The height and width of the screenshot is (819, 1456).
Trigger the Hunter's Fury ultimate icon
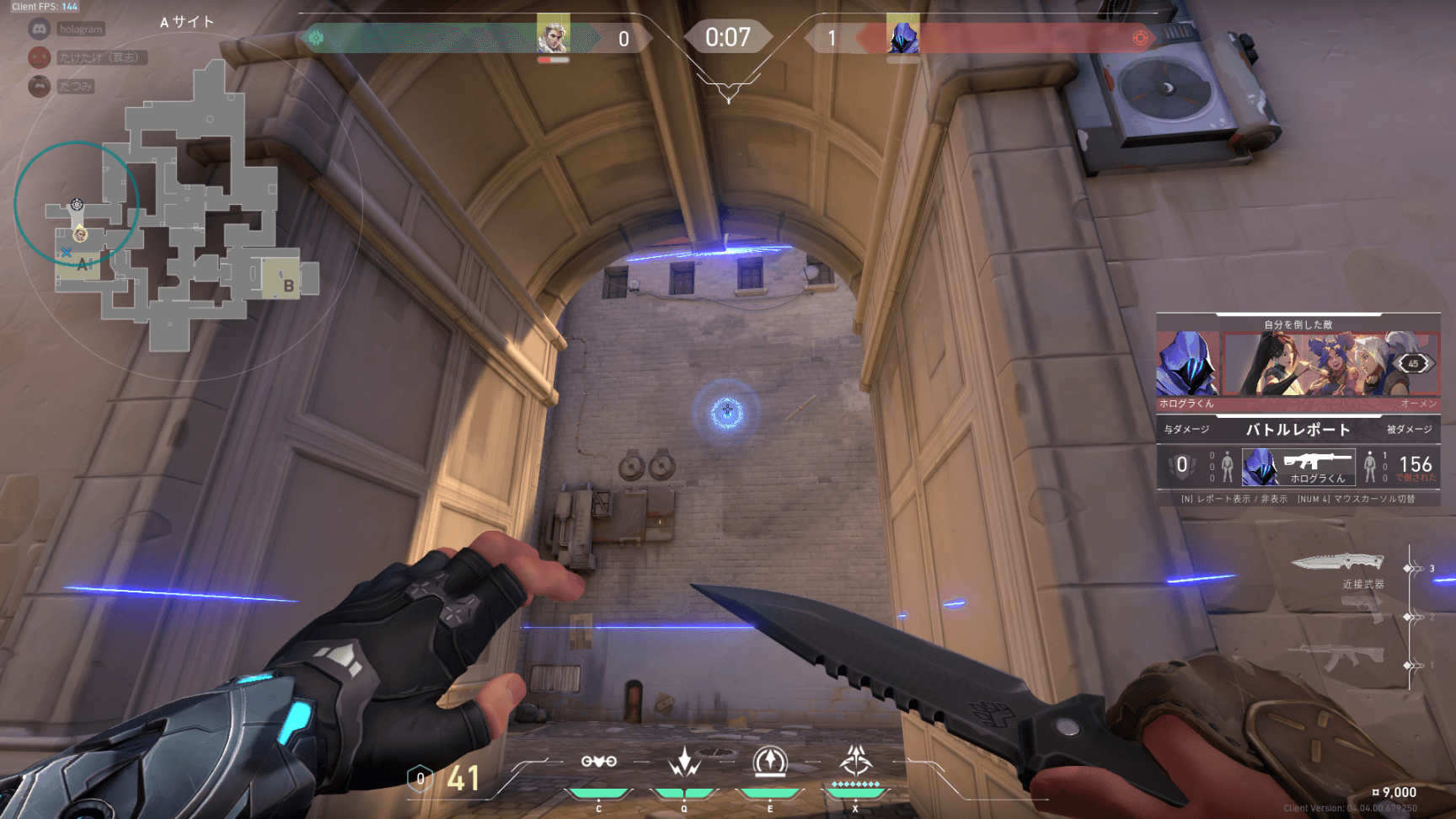(x=855, y=762)
